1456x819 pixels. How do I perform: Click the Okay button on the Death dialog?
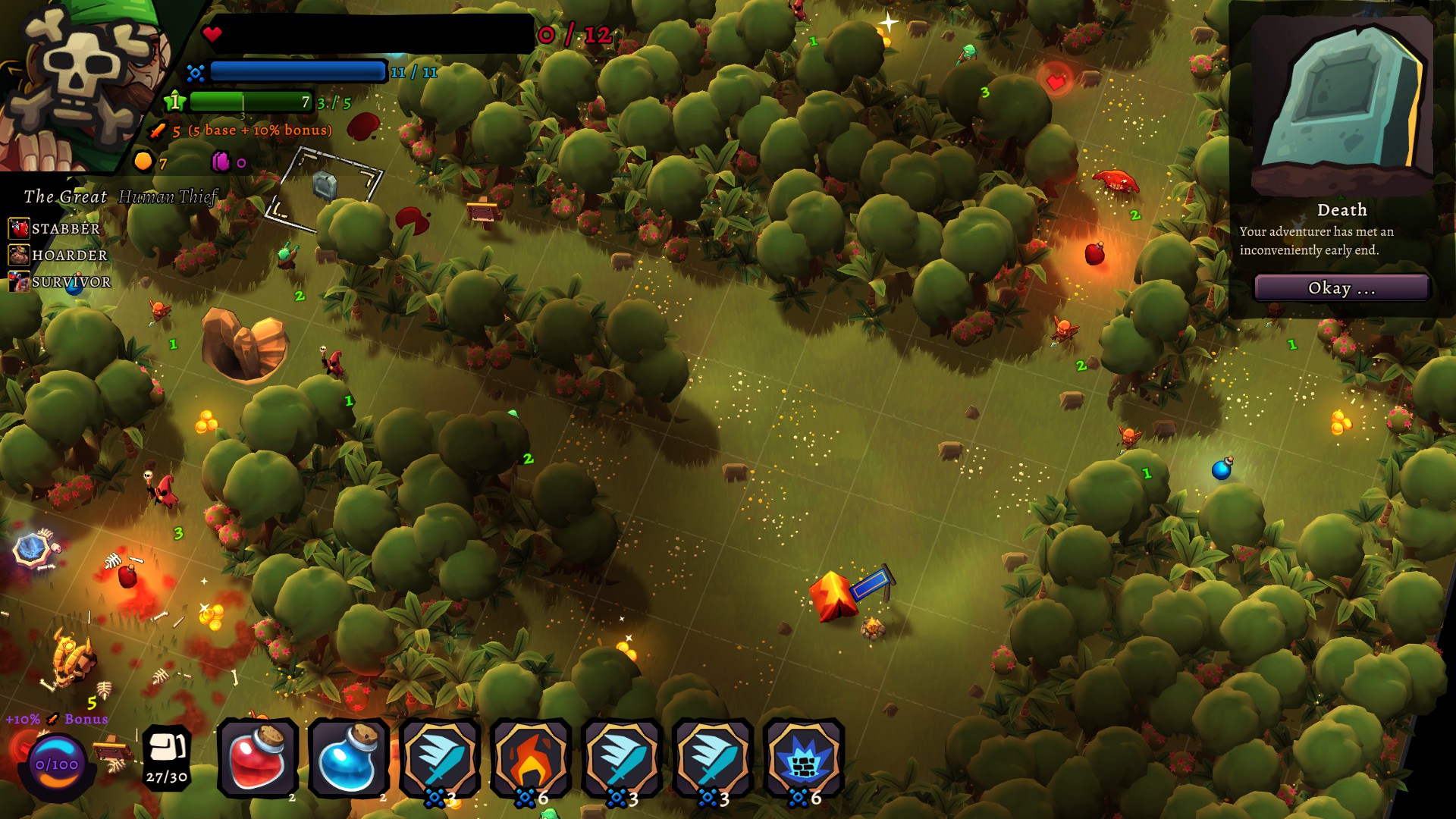tap(1341, 288)
